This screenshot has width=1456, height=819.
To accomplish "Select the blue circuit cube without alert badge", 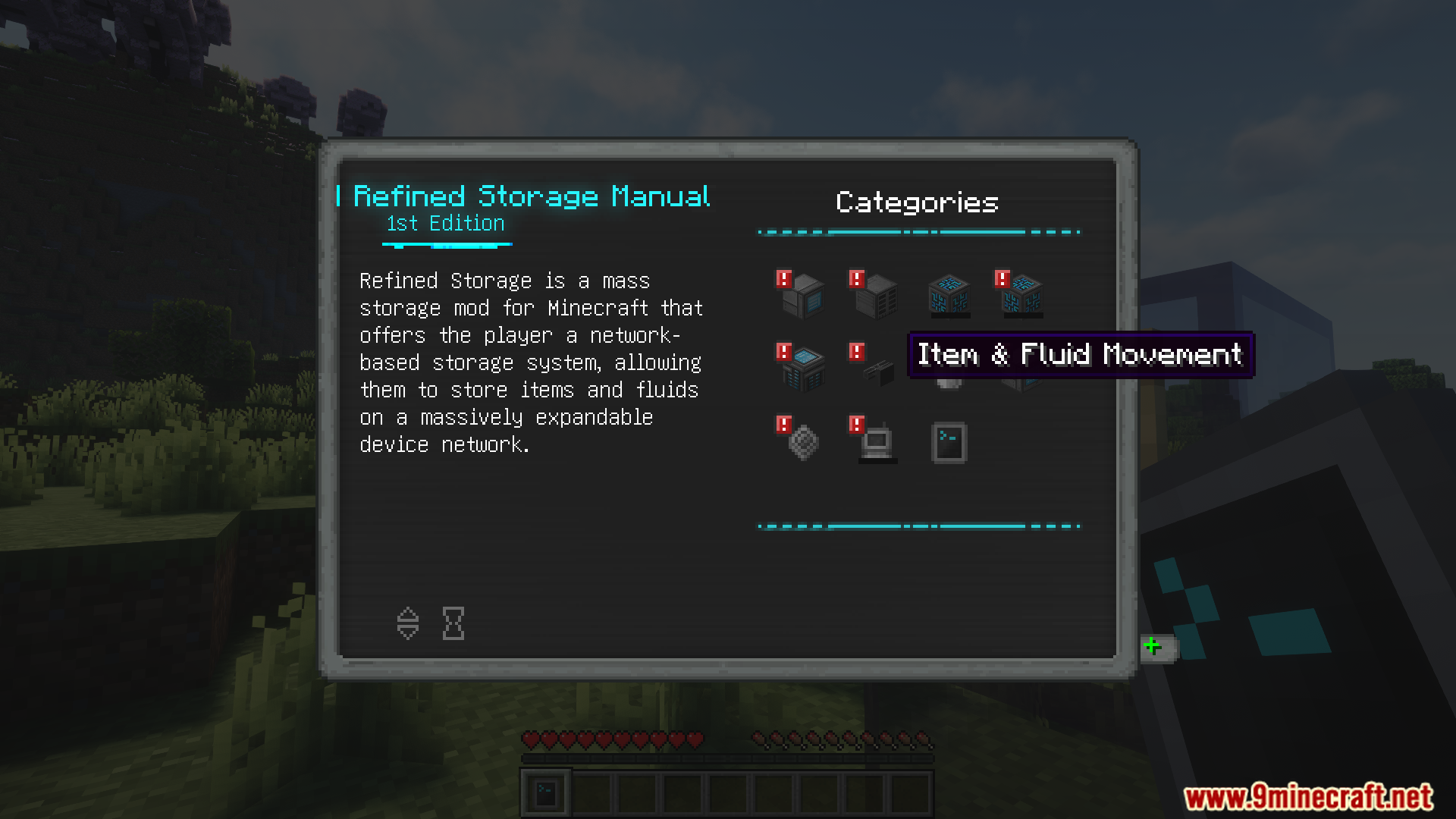I will tap(949, 295).
